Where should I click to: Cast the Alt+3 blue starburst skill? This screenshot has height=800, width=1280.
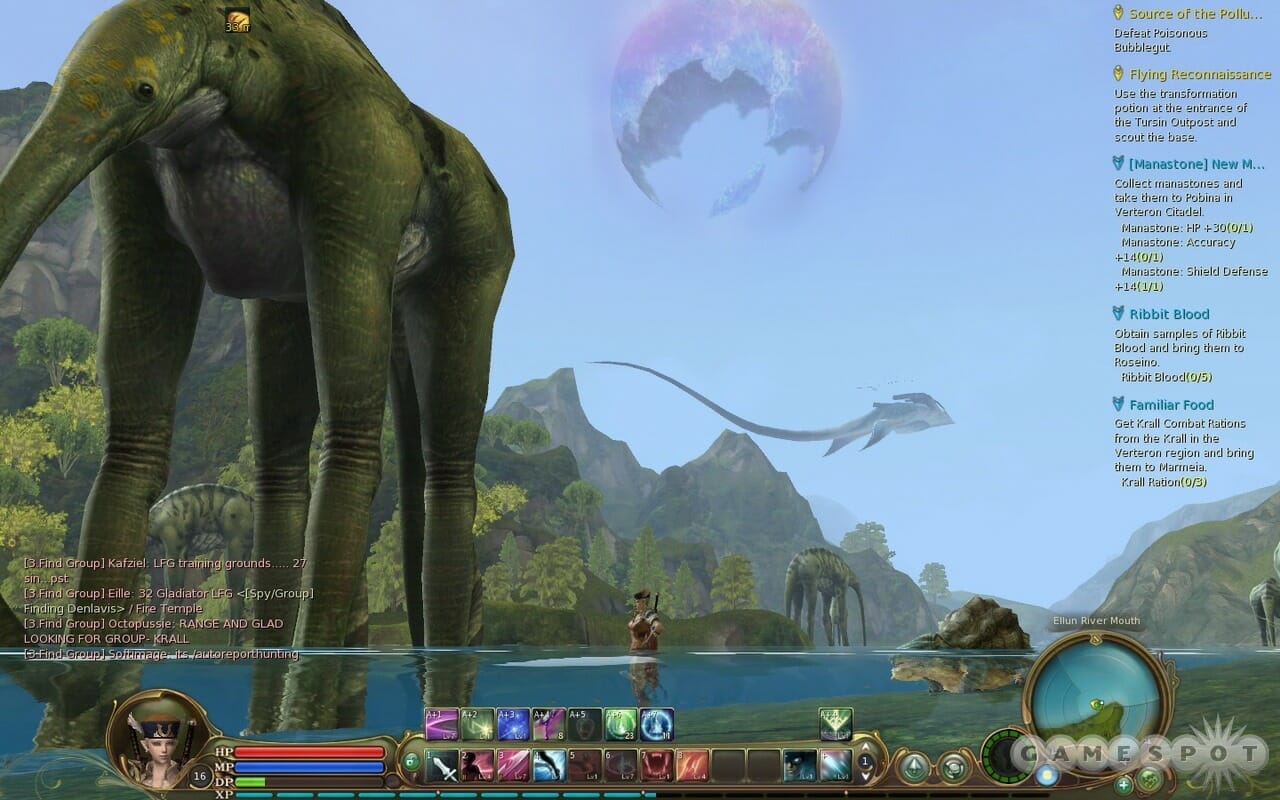coord(513,723)
